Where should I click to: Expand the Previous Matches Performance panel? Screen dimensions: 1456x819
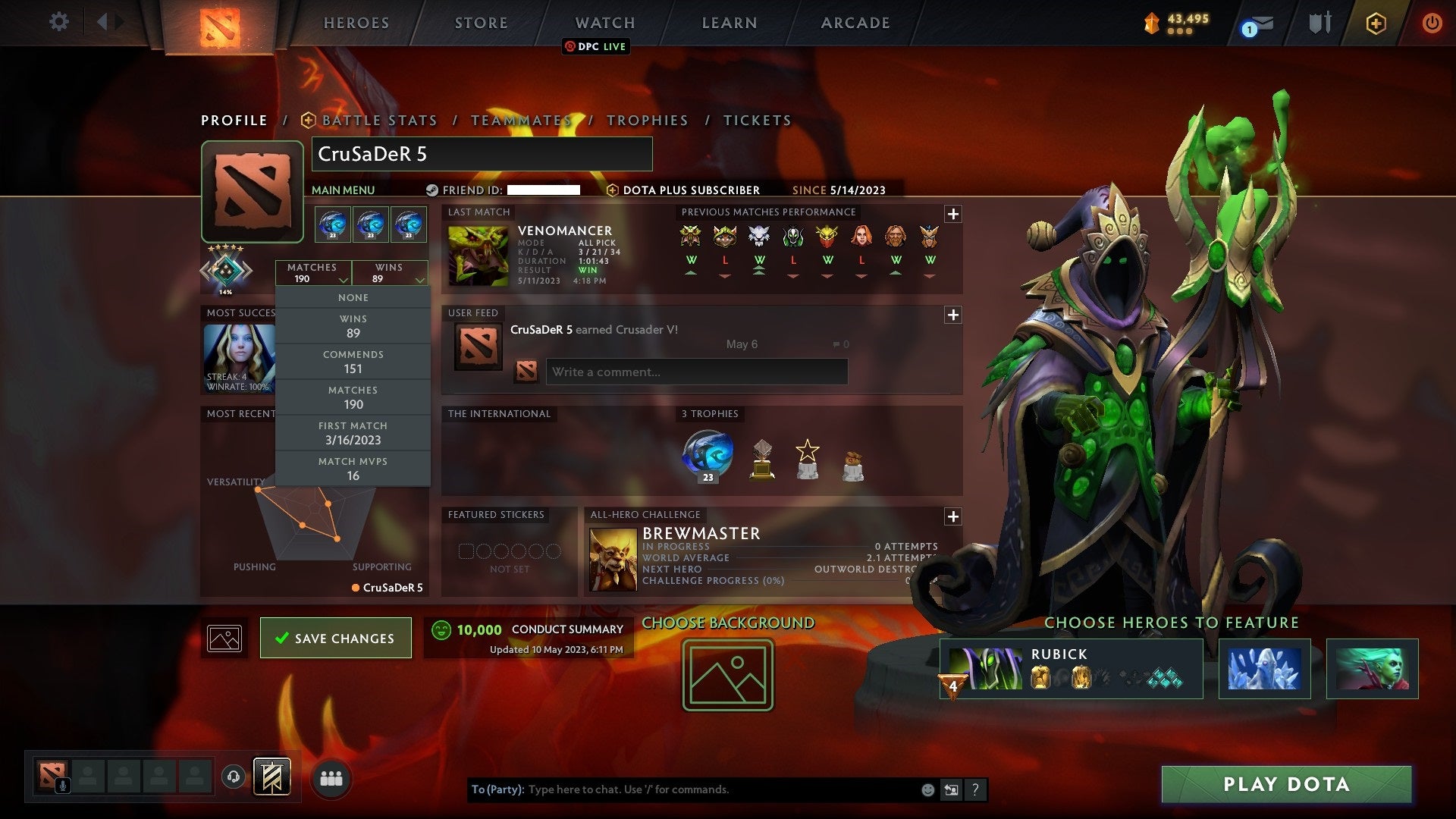click(x=953, y=213)
